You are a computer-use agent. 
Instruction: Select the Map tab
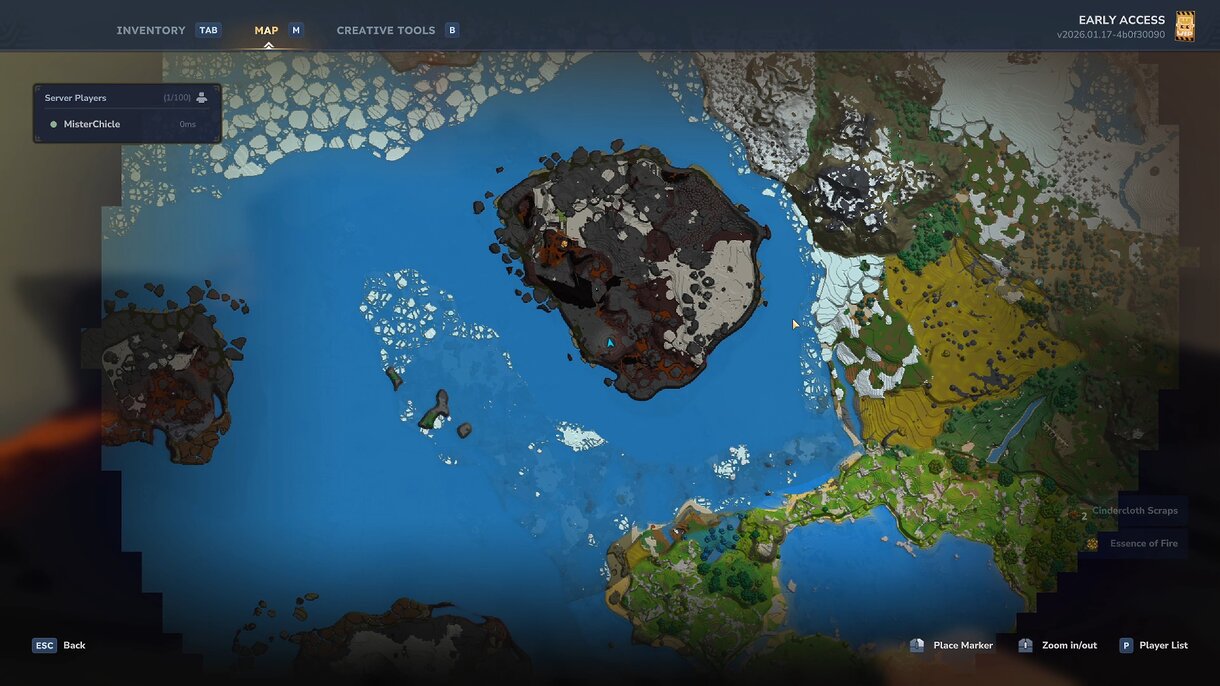[266, 30]
